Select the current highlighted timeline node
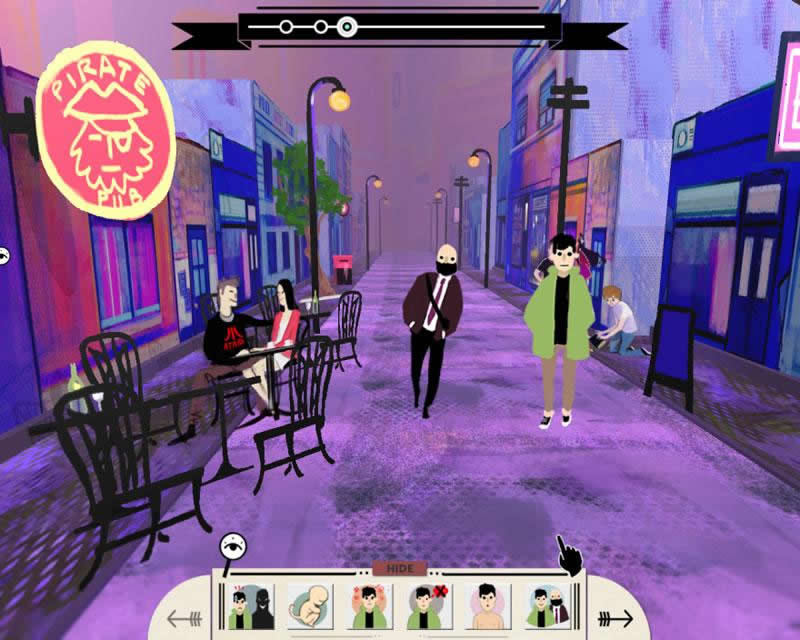This screenshot has width=800, height=640. pos(346,27)
